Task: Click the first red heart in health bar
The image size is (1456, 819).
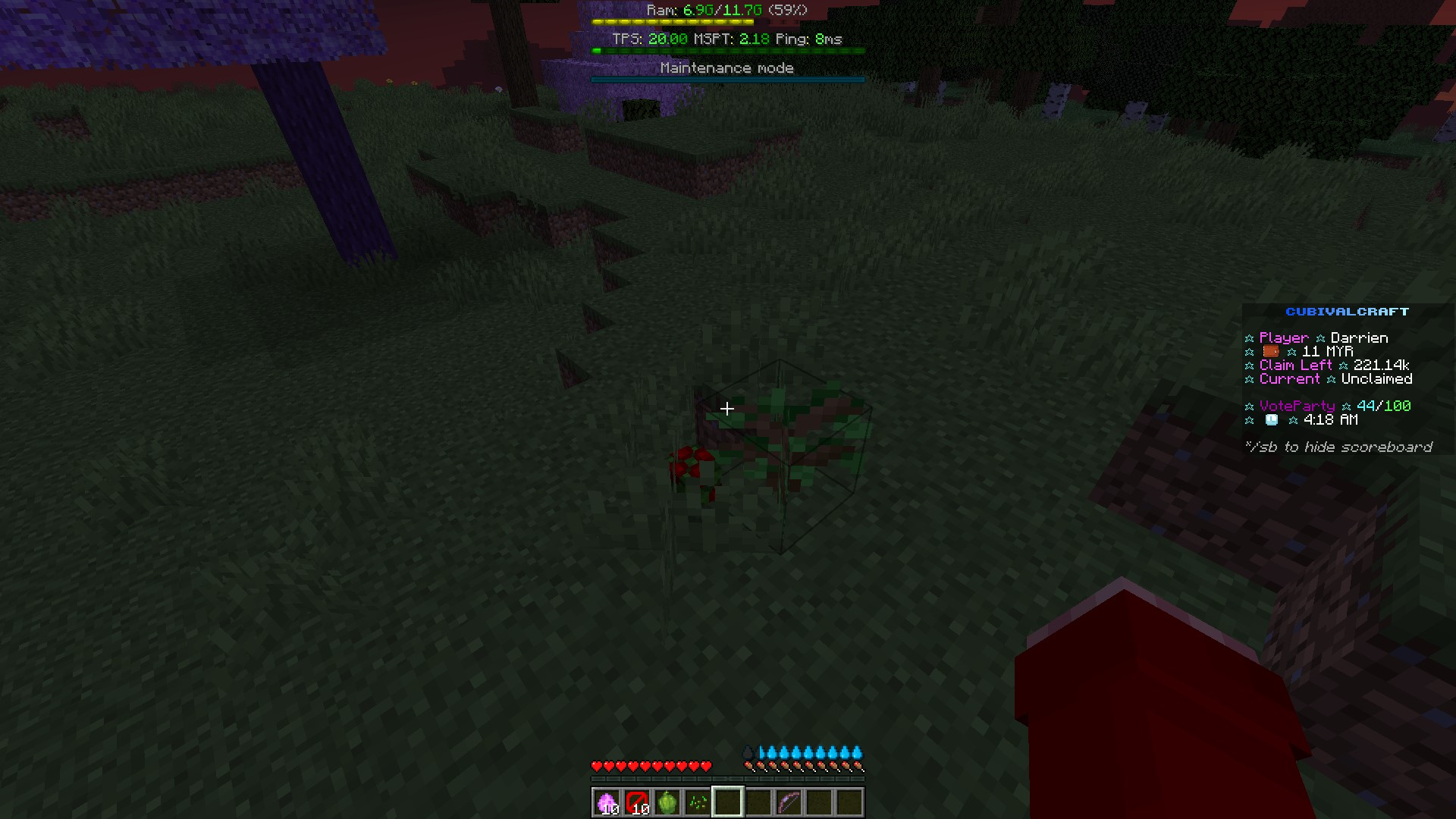Action: [x=596, y=766]
